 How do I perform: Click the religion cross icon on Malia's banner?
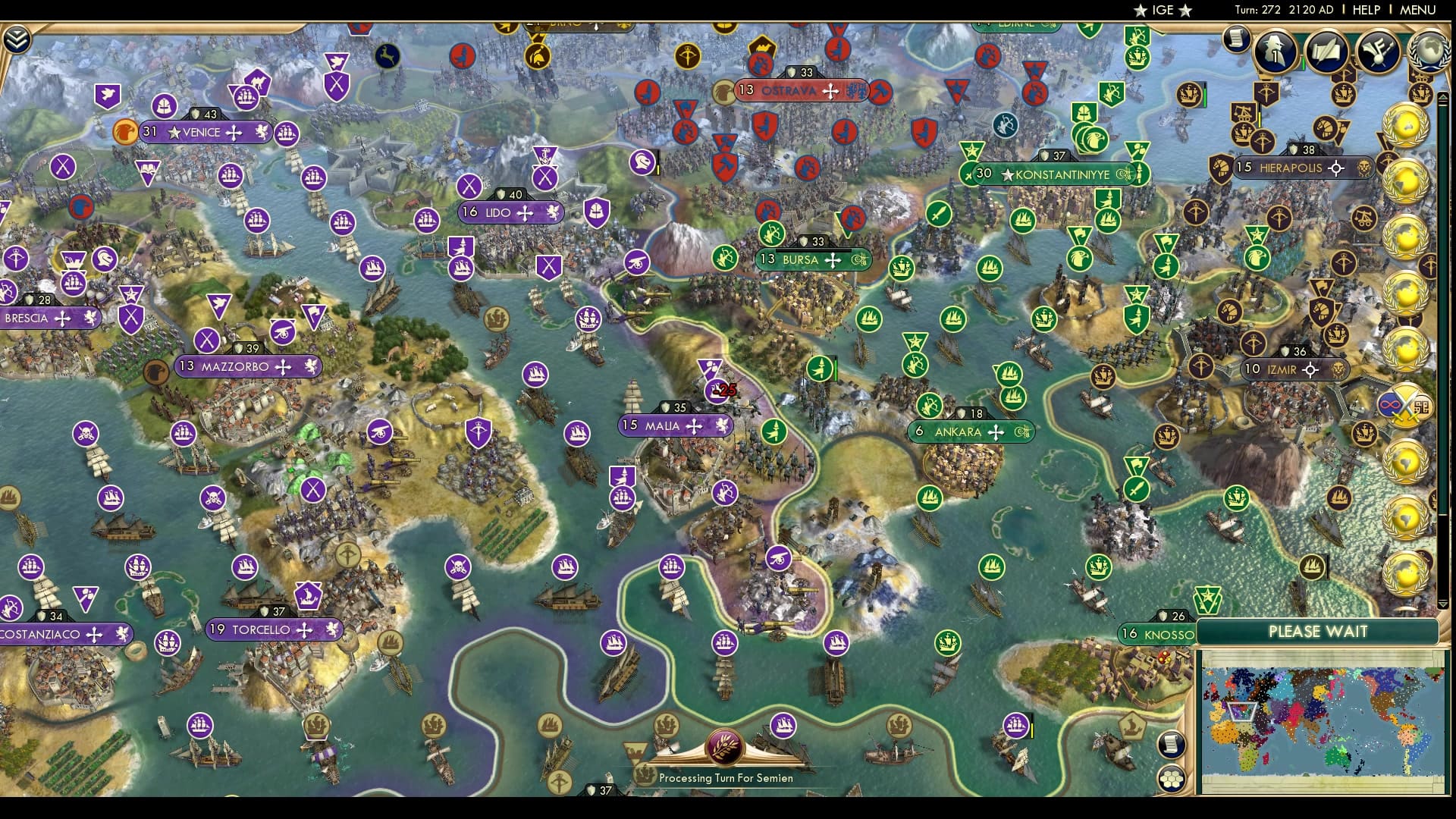pyautogui.click(x=694, y=426)
